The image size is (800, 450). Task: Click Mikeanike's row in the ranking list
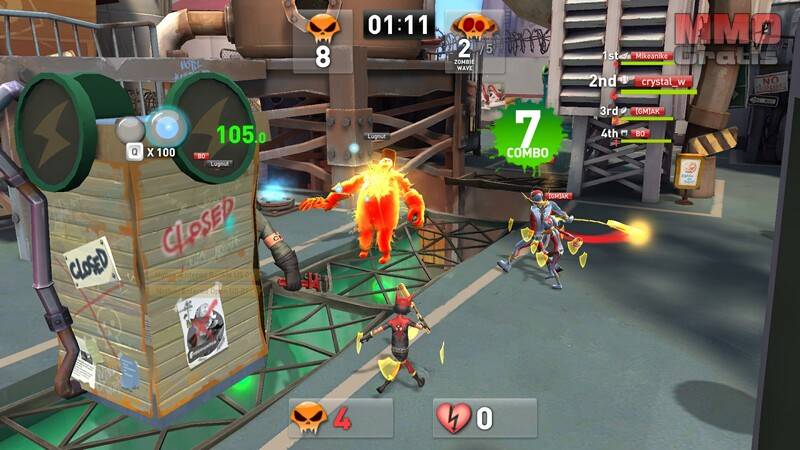click(655, 58)
